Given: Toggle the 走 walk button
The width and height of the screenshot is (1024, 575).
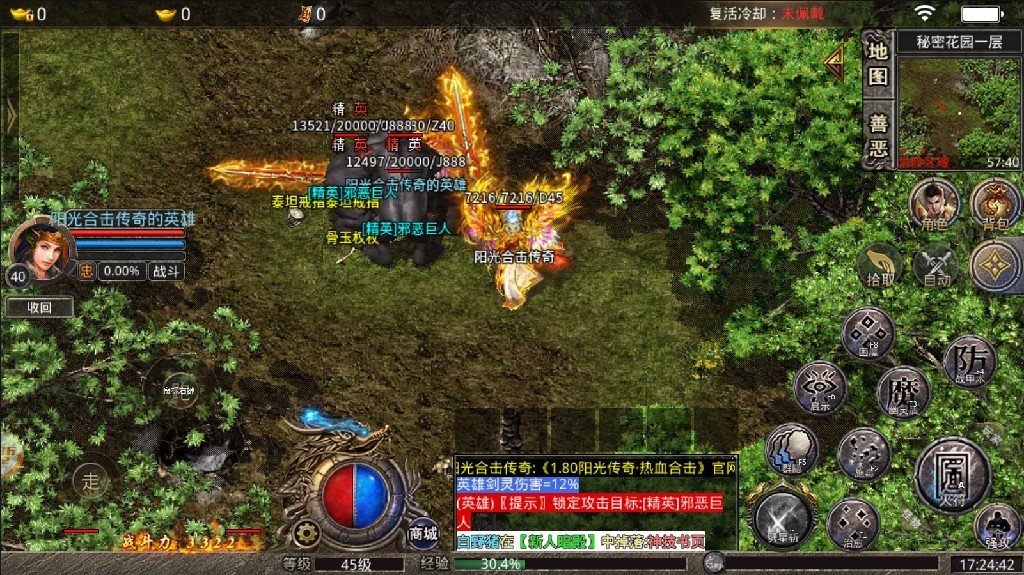Looking at the screenshot, I should click(91, 482).
